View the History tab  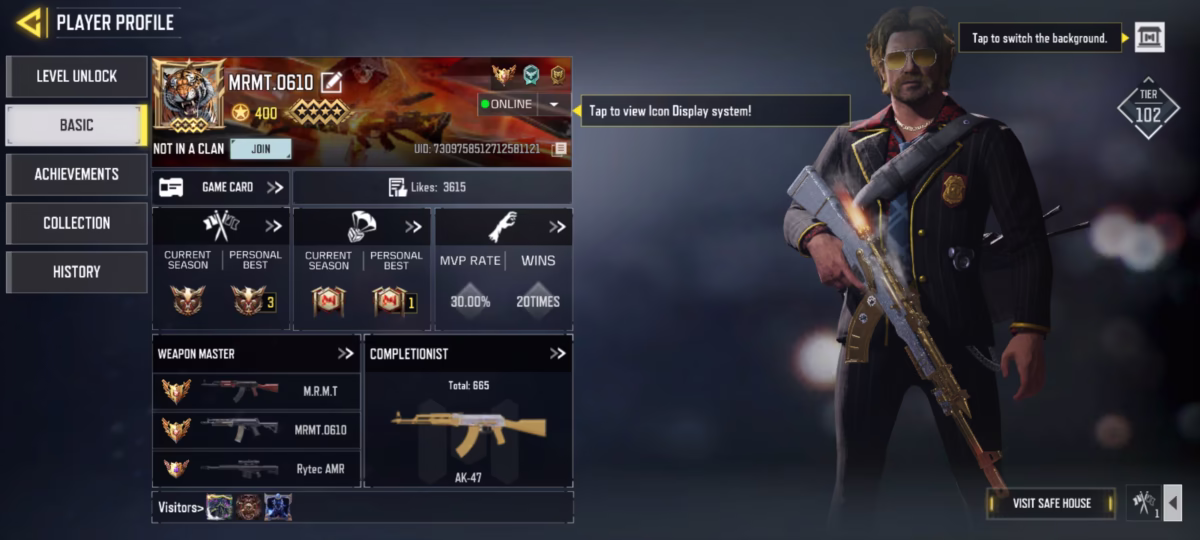coord(76,272)
